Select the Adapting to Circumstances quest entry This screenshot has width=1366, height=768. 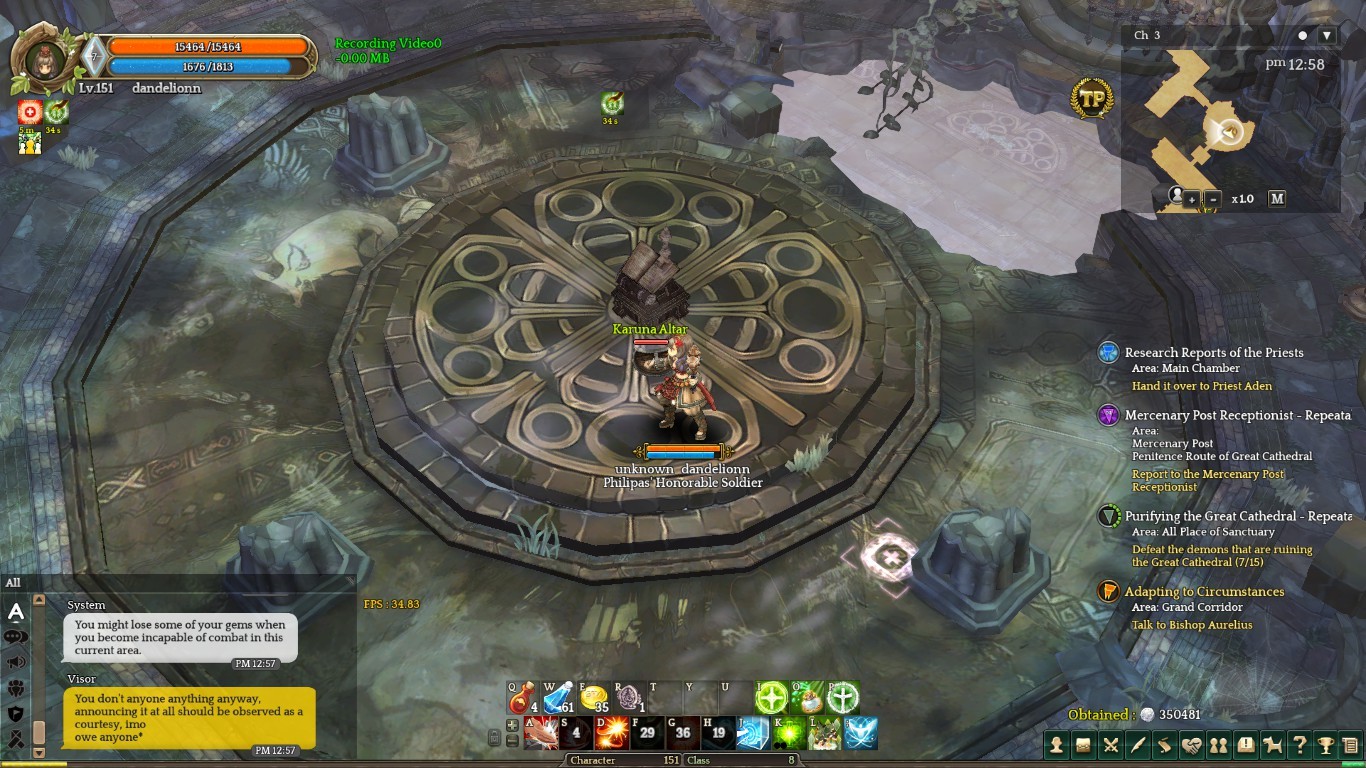1203,591
